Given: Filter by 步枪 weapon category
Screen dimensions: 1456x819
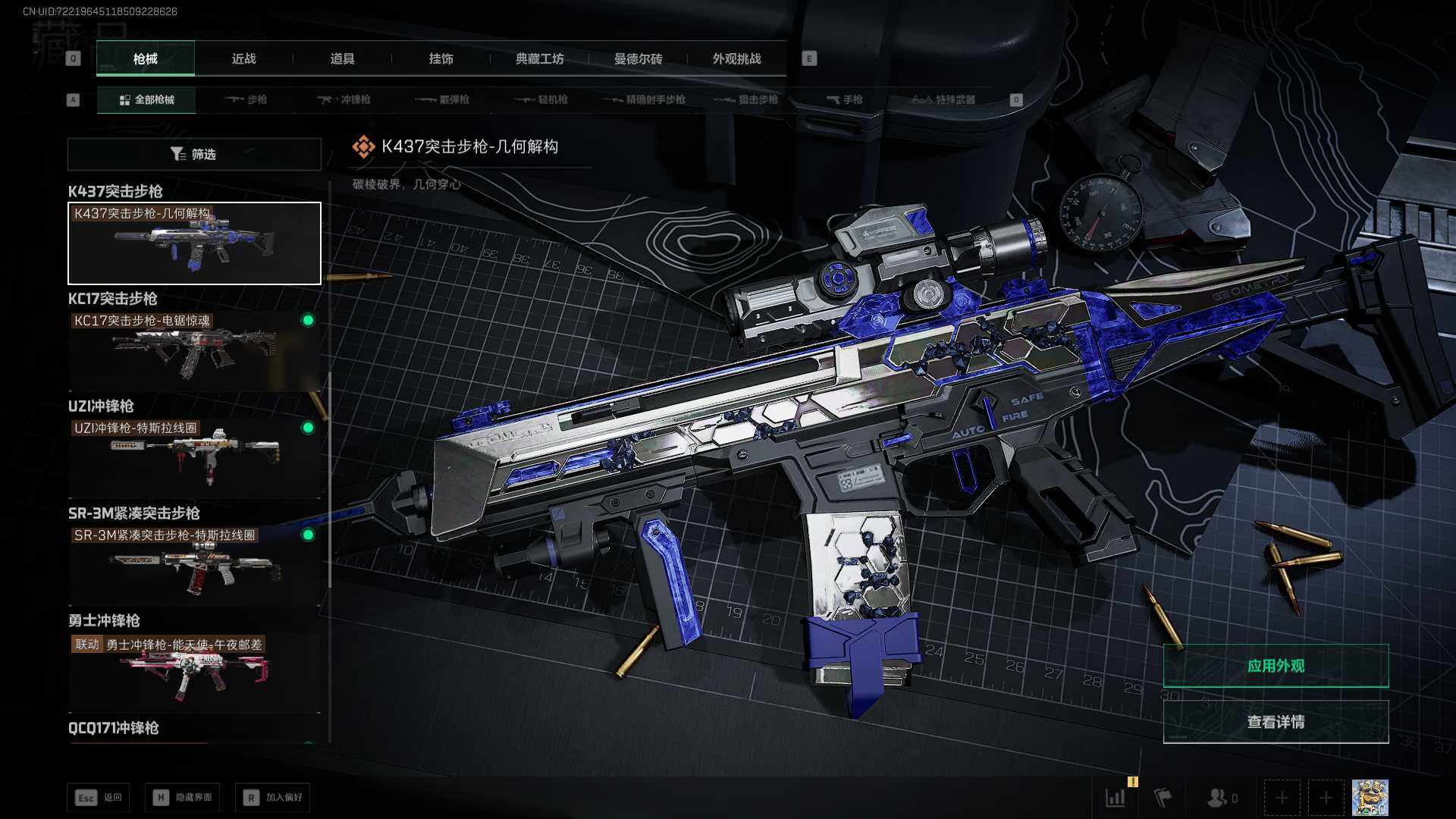Looking at the screenshot, I should [x=246, y=99].
